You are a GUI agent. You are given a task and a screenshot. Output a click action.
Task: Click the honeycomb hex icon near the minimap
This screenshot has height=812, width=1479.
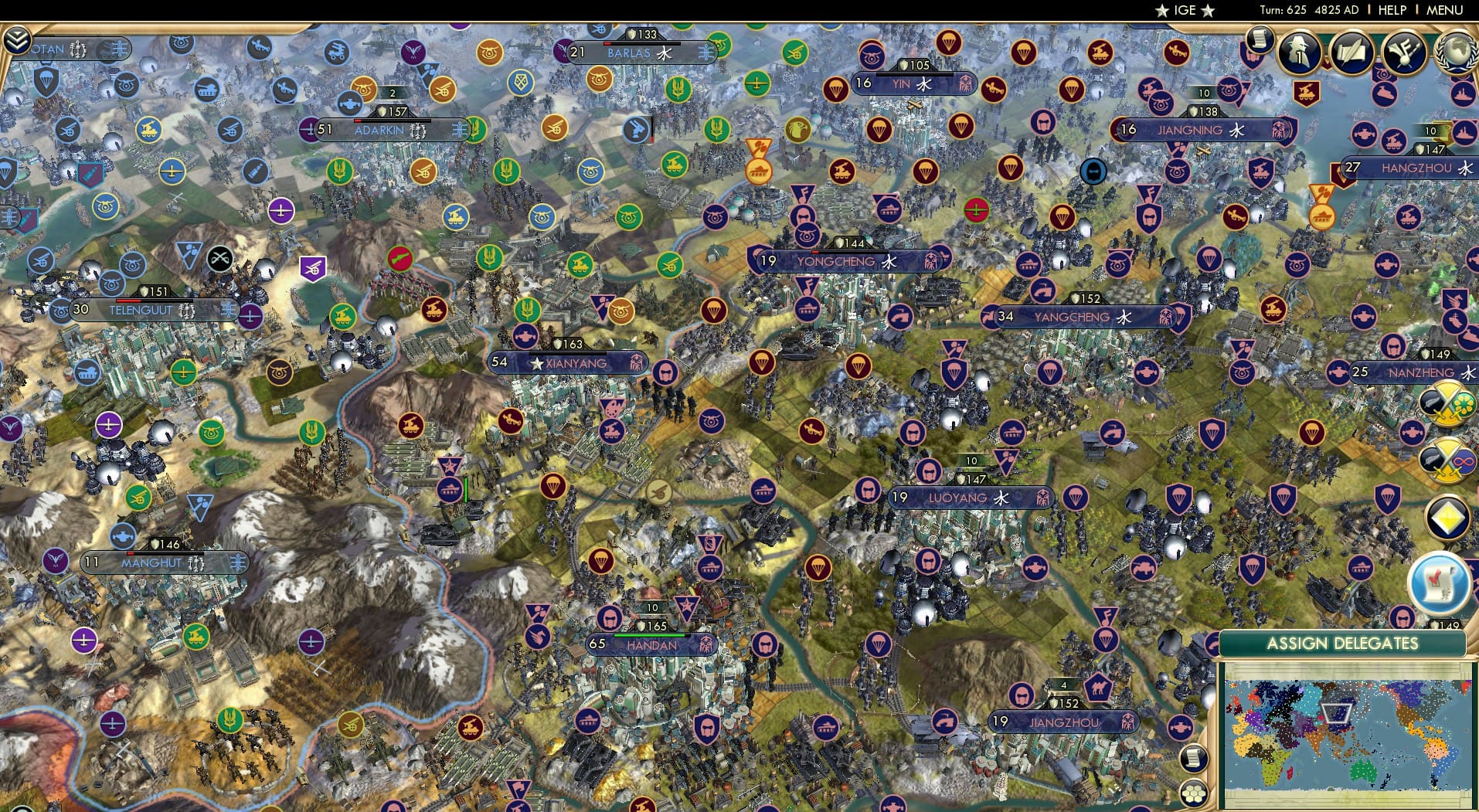[1195, 793]
